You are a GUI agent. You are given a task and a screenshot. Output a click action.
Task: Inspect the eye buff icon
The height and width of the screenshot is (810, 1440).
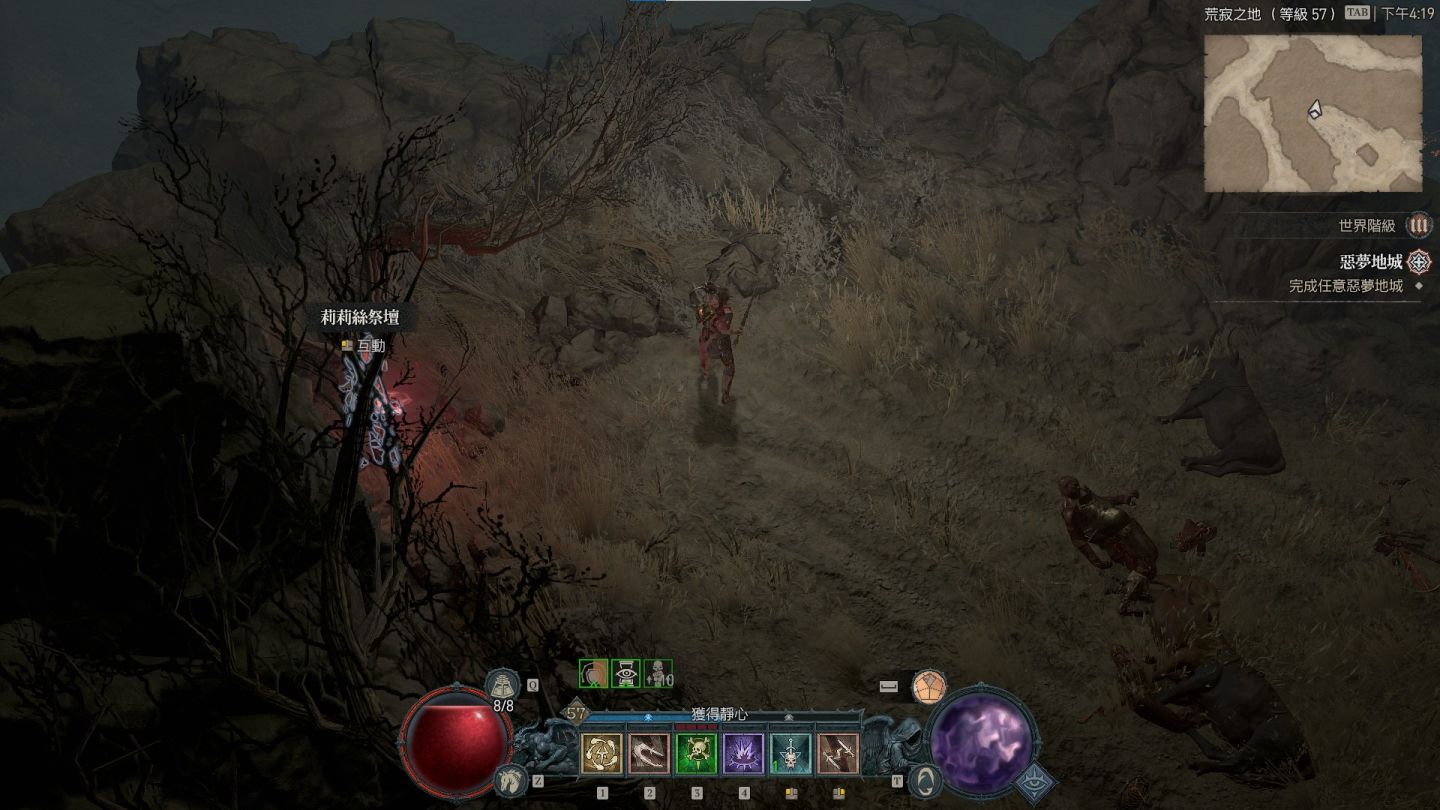tap(626, 674)
